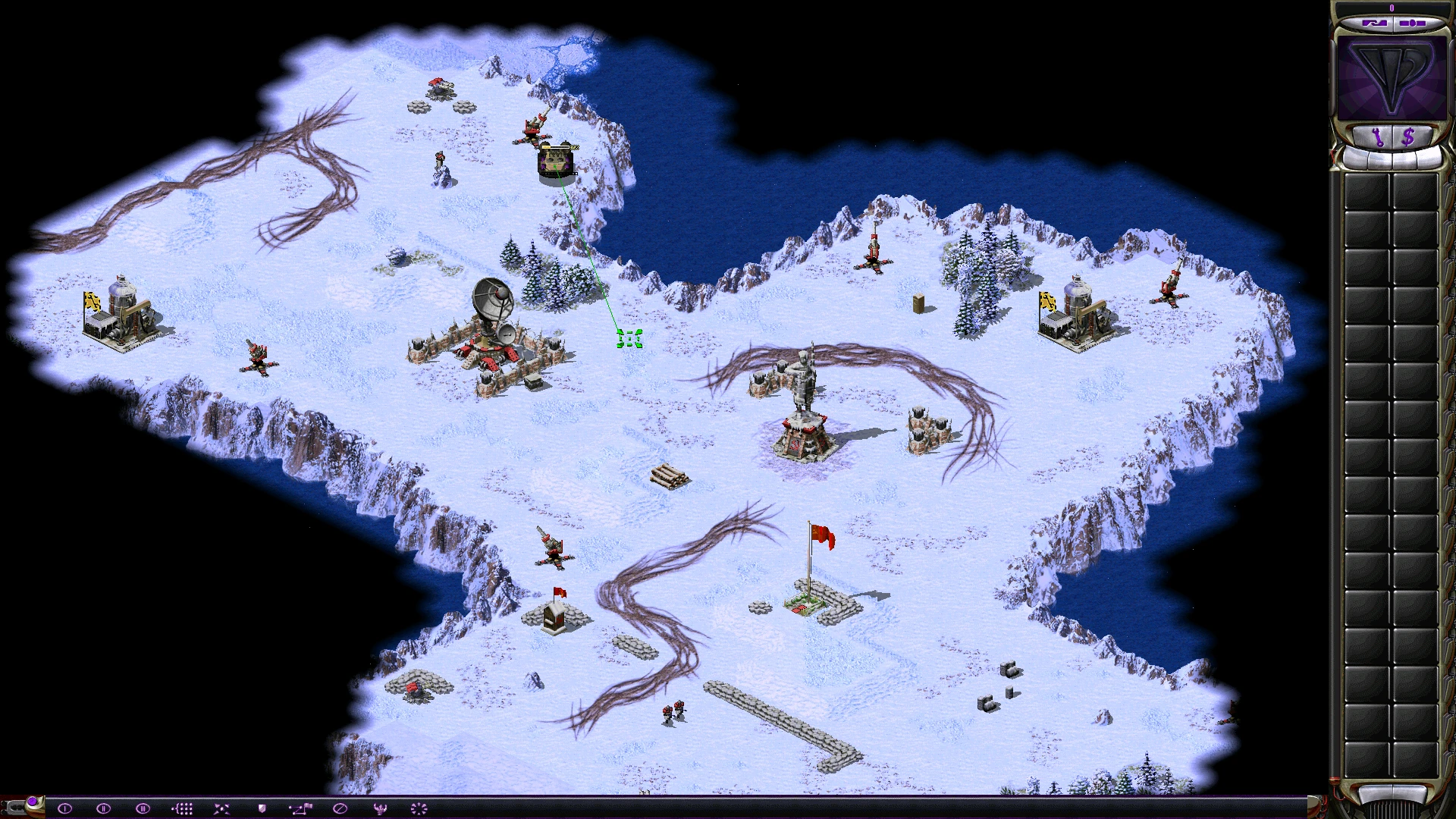The height and width of the screenshot is (819, 1456).
Task: Select control group III on the command bar
Action: (x=143, y=808)
